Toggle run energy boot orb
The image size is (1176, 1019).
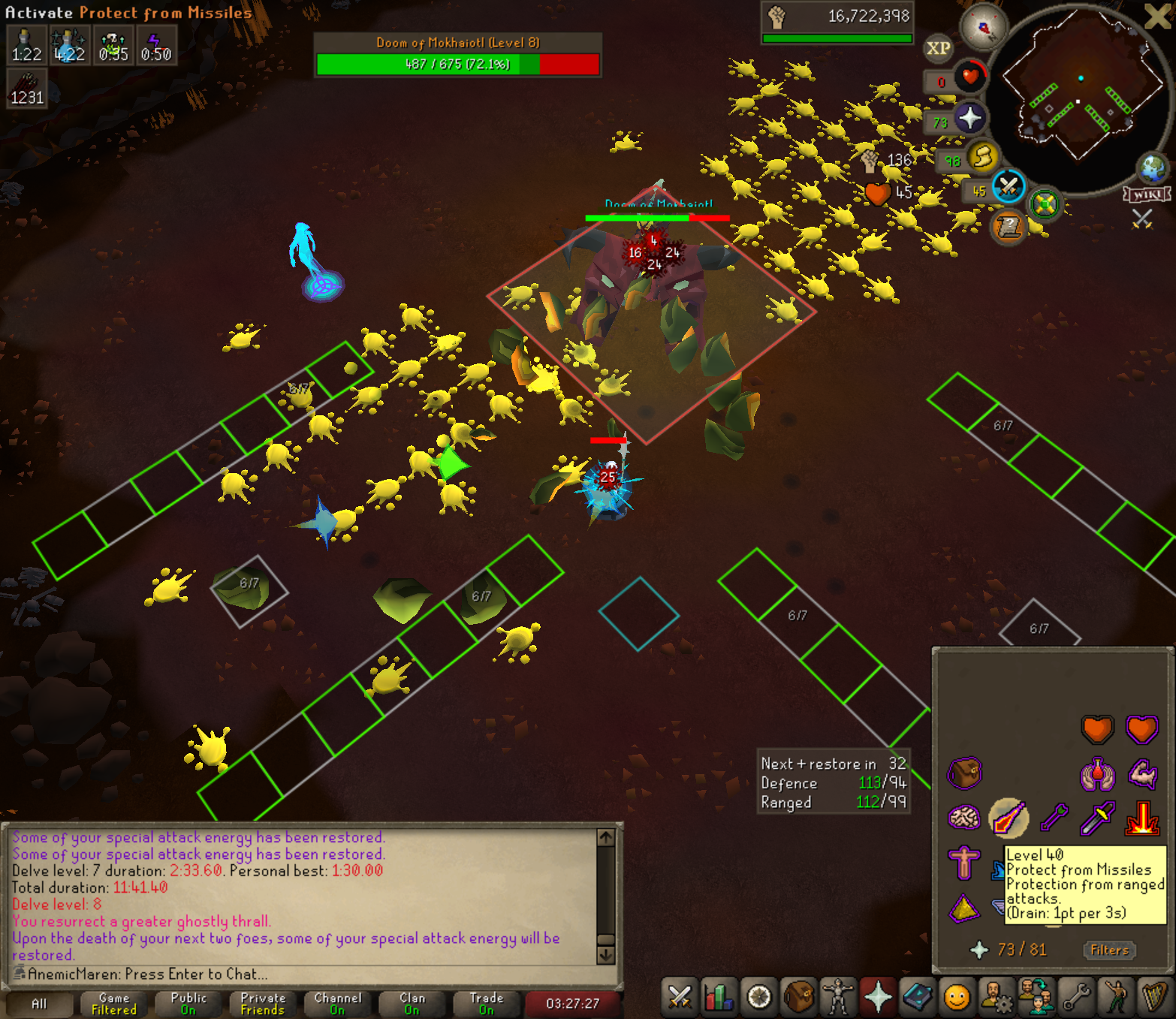pos(982,158)
